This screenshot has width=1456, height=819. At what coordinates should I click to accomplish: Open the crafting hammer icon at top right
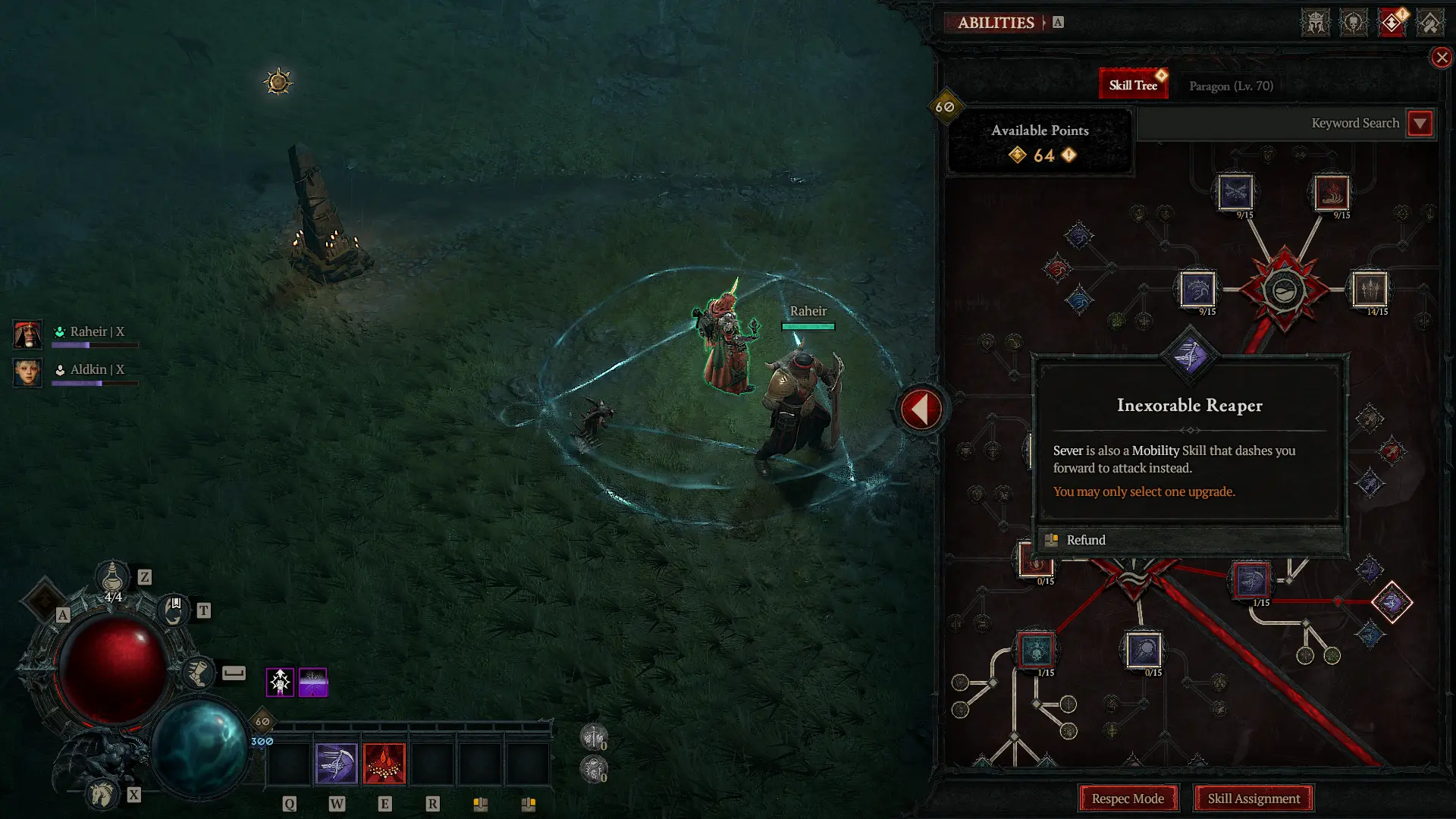(1431, 22)
